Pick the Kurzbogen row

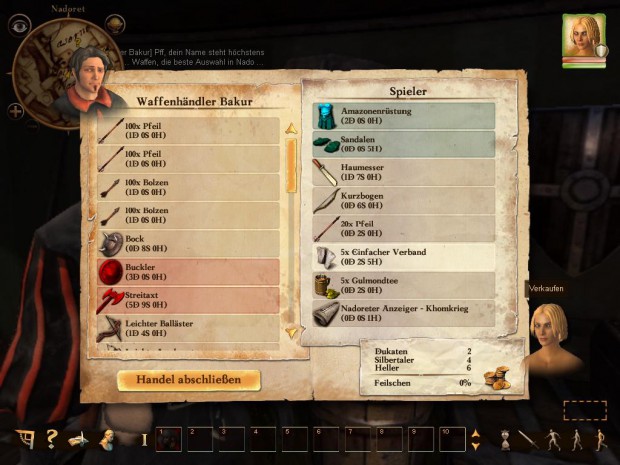click(x=404, y=200)
